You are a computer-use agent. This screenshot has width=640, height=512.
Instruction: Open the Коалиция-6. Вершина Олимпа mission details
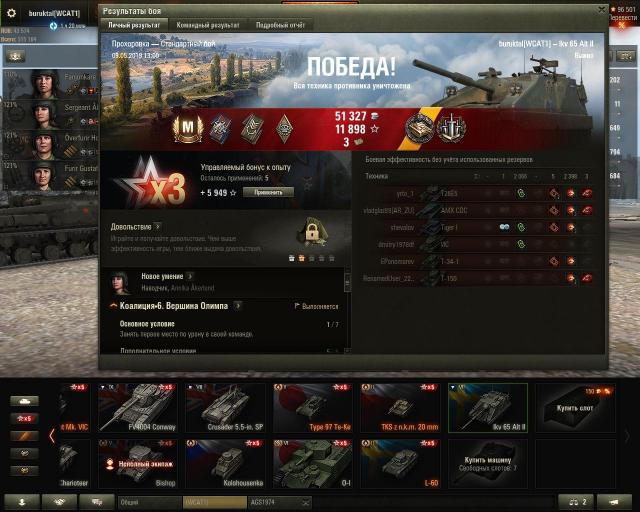(239, 305)
